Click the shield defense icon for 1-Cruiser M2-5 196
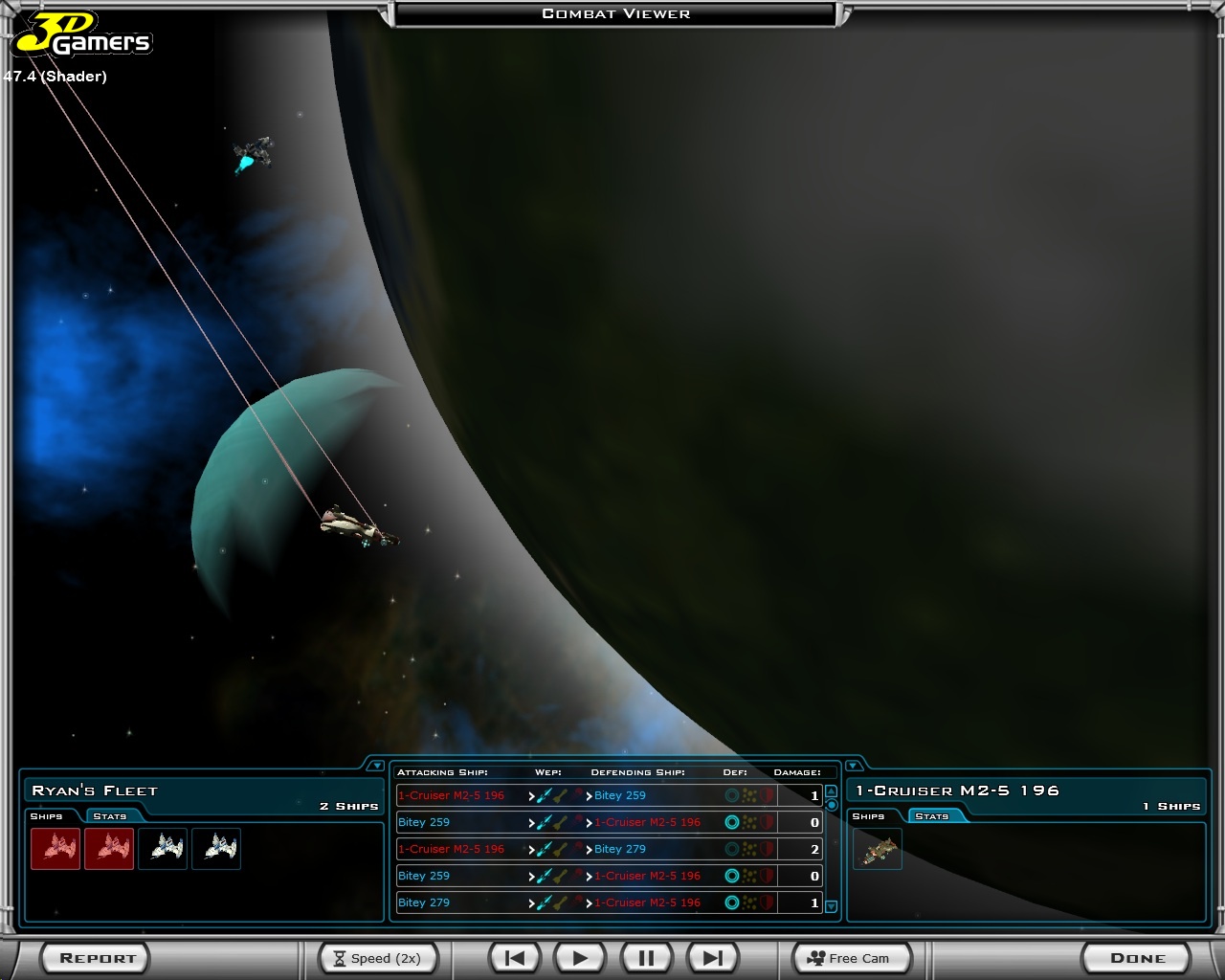Viewport: 1225px width, 980px height. tap(734, 822)
